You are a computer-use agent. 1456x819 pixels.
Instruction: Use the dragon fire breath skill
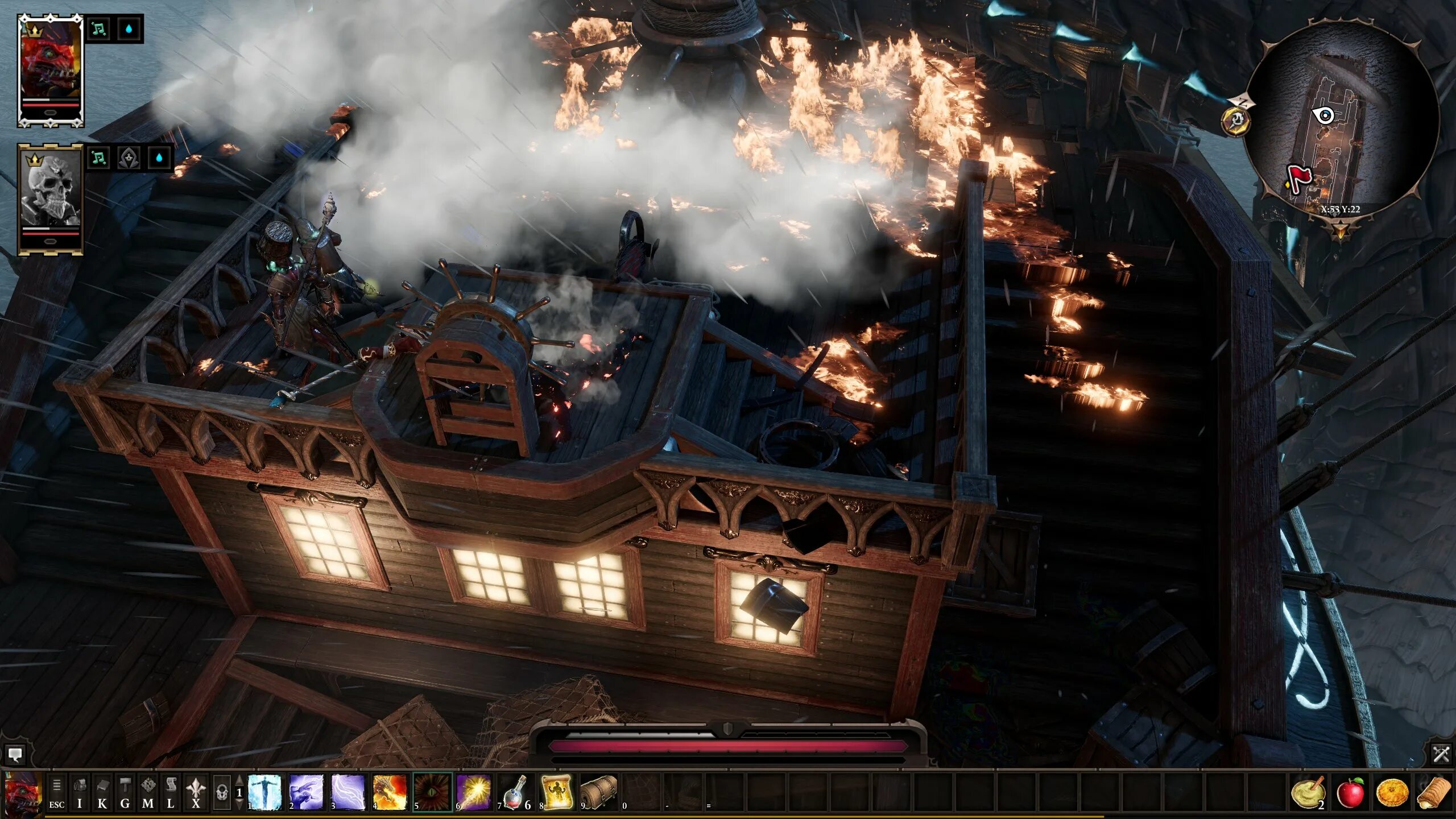(x=390, y=792)
